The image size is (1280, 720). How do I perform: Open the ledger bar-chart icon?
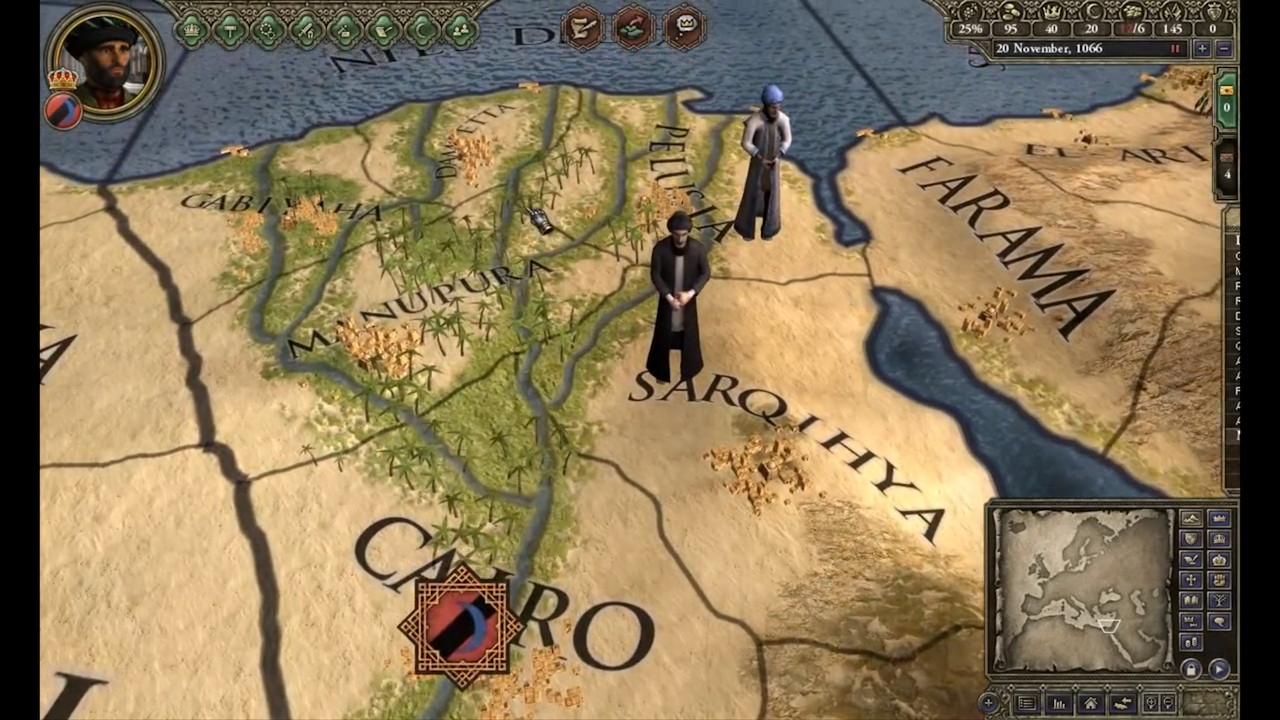click(1060, 703)
